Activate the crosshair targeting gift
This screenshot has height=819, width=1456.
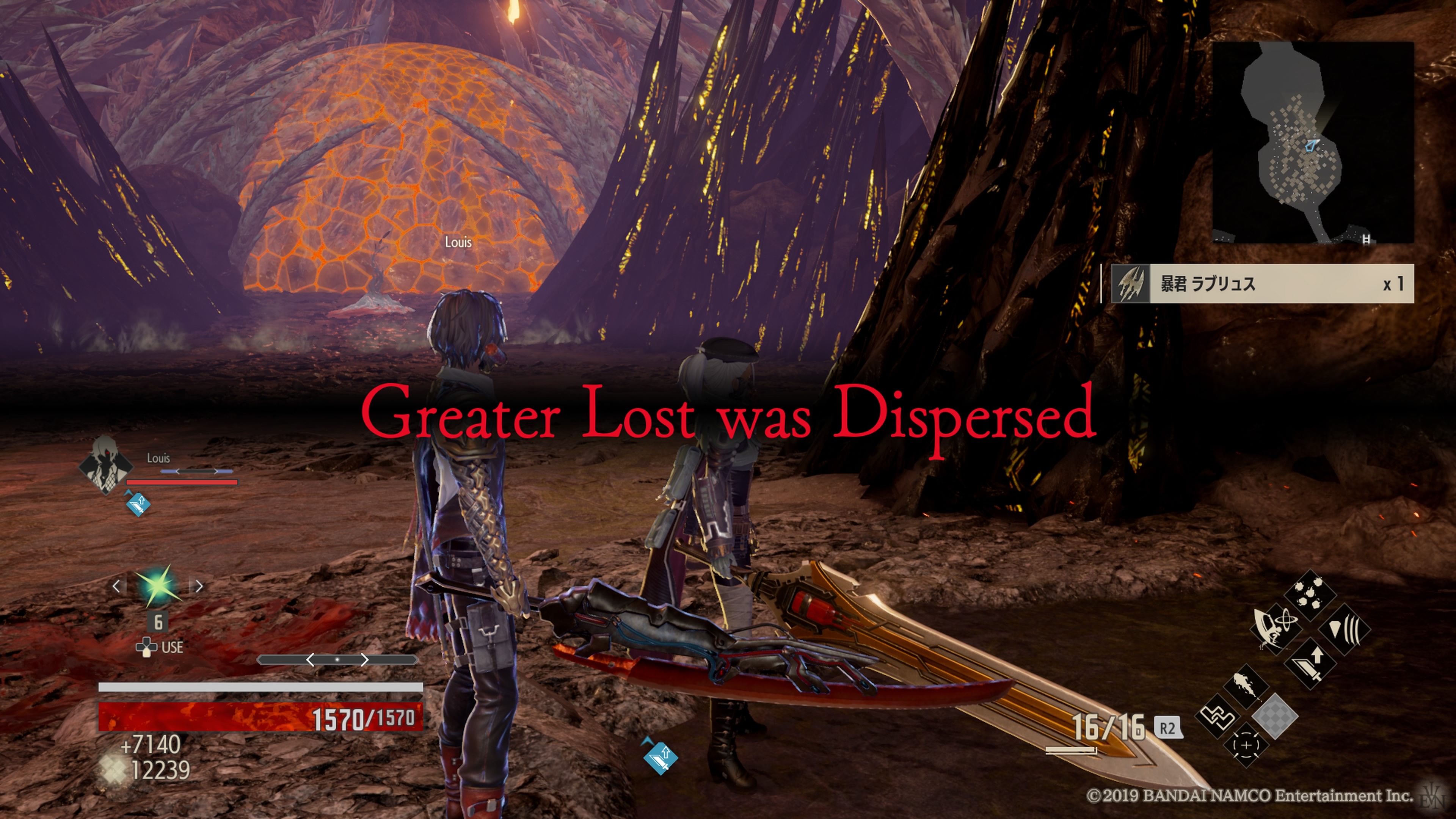coord(1246,745)
